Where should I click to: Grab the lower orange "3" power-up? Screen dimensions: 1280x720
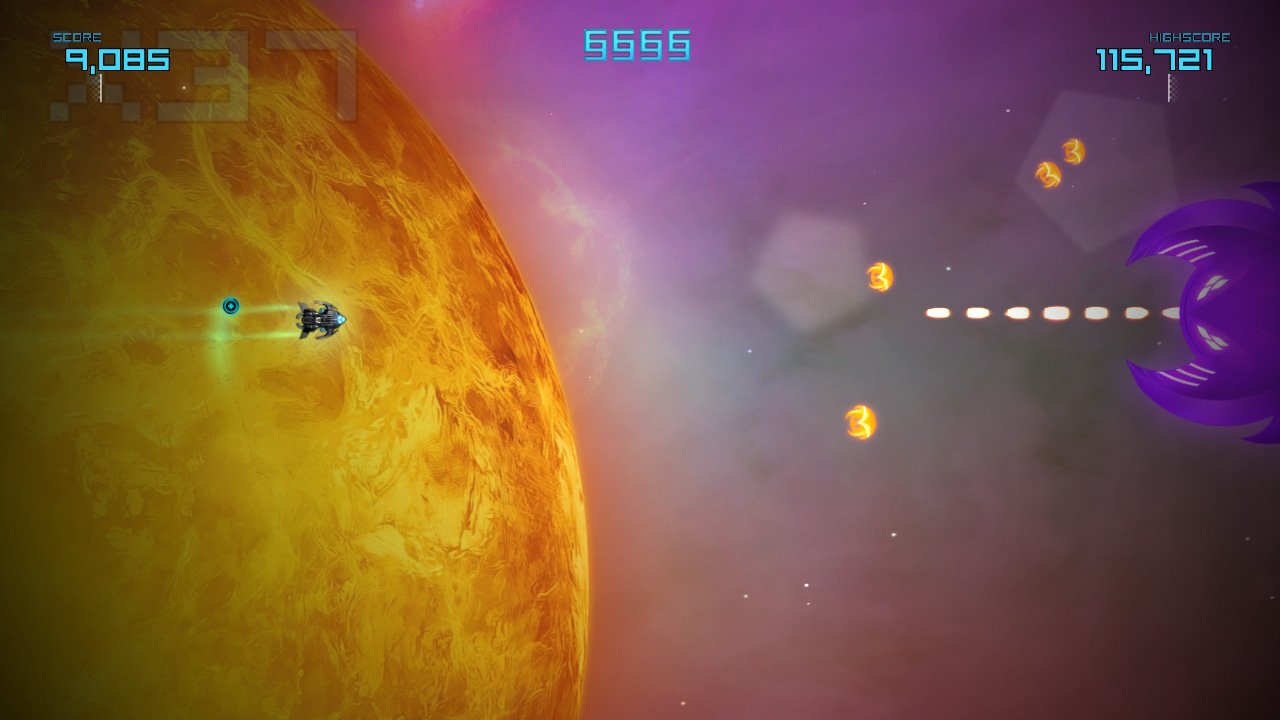click(858, 424)
